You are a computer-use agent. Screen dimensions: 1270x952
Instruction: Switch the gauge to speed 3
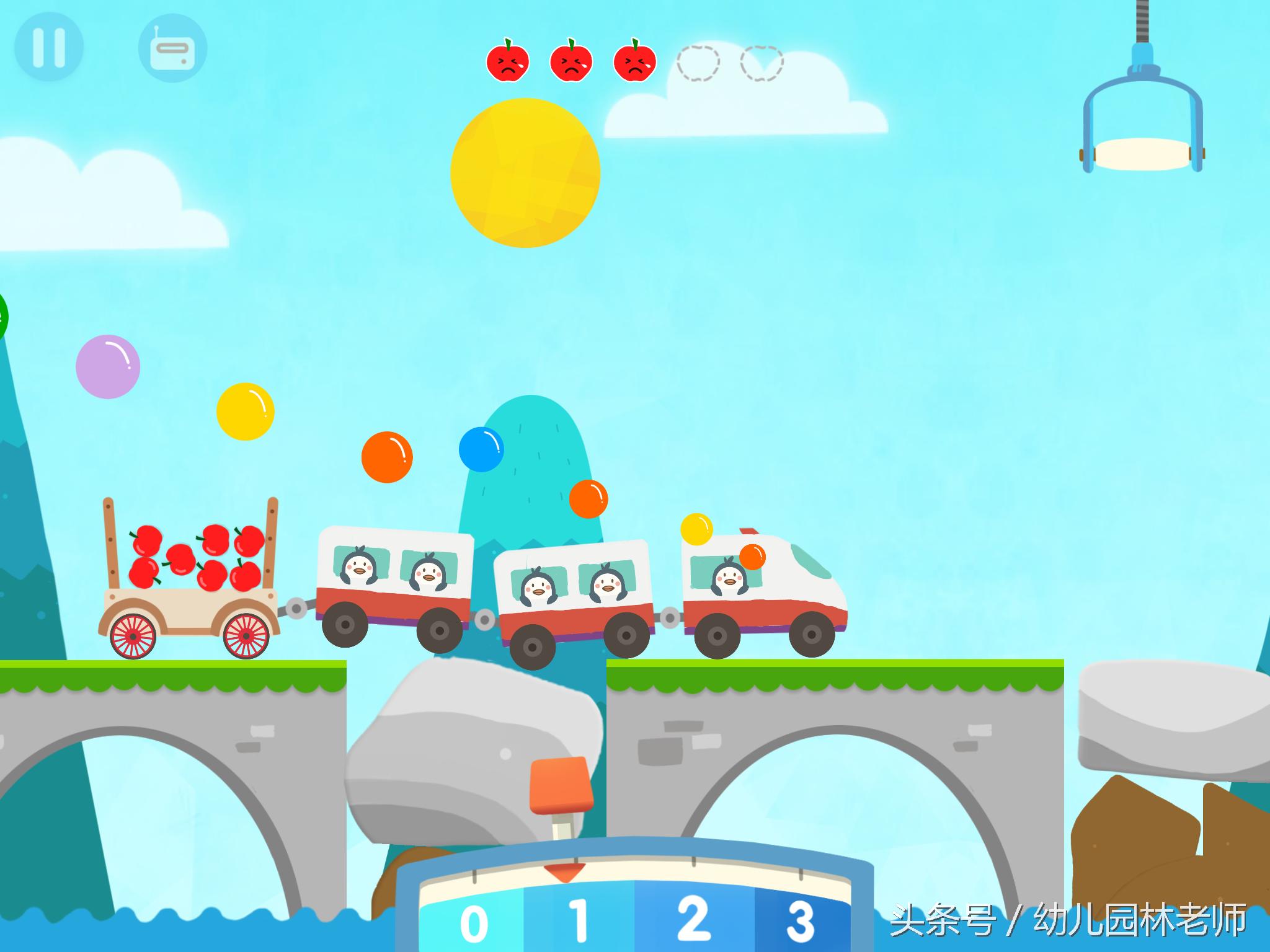(x=800, y=922)
